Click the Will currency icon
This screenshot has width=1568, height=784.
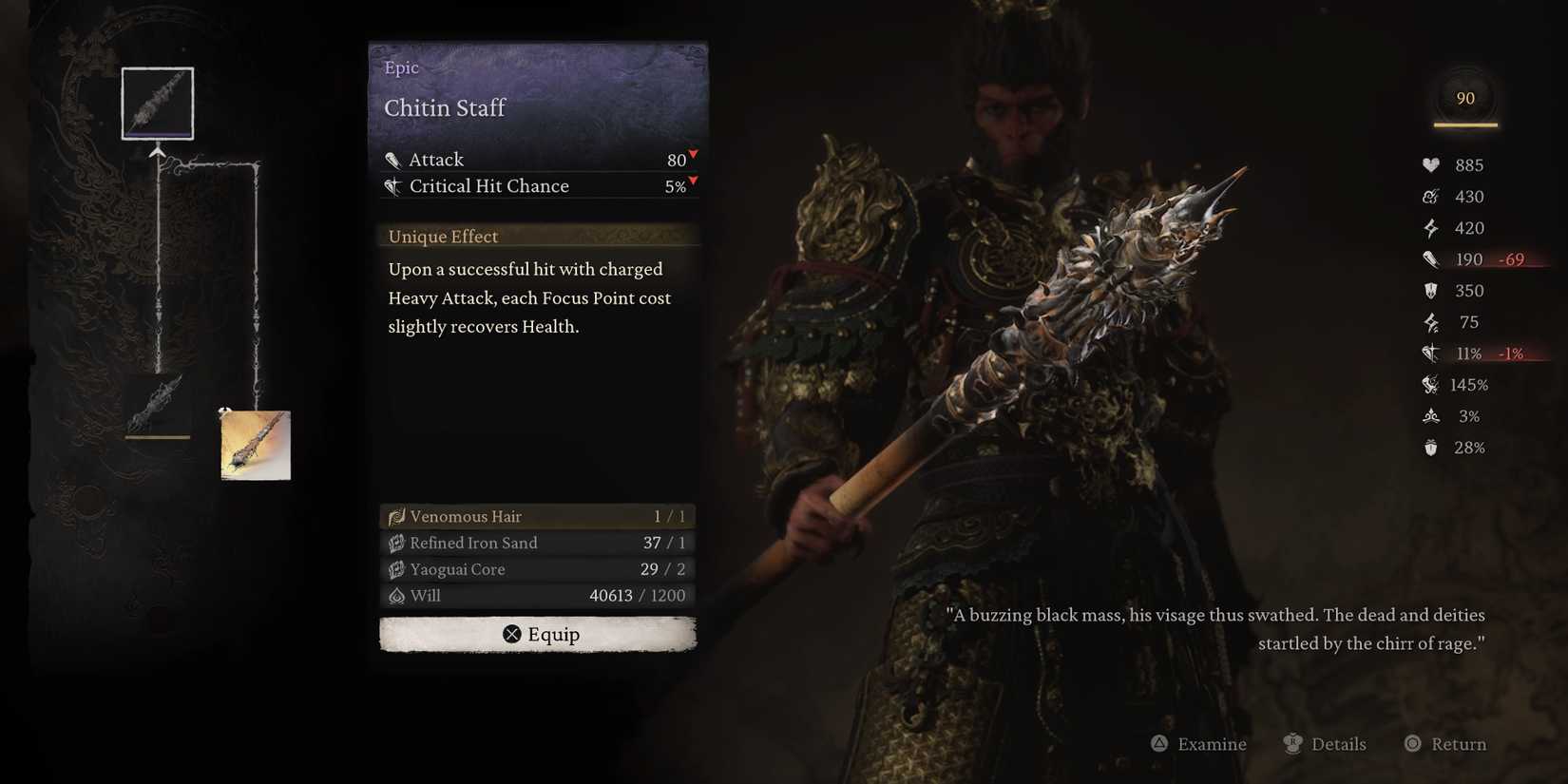[x=396, y=595]
